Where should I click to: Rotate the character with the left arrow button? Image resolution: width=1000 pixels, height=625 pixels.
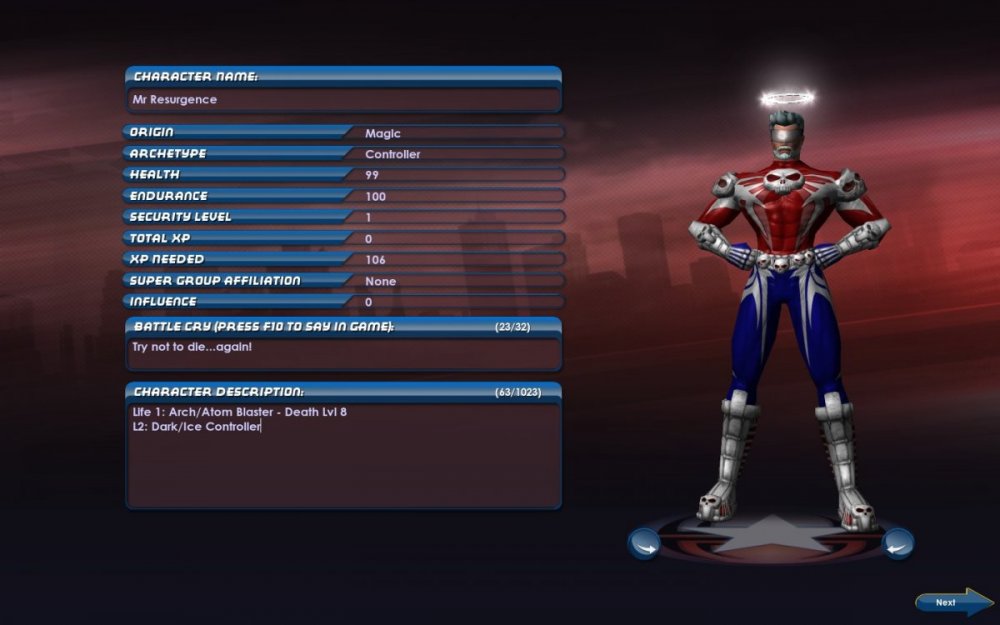[x=643, y=544]
